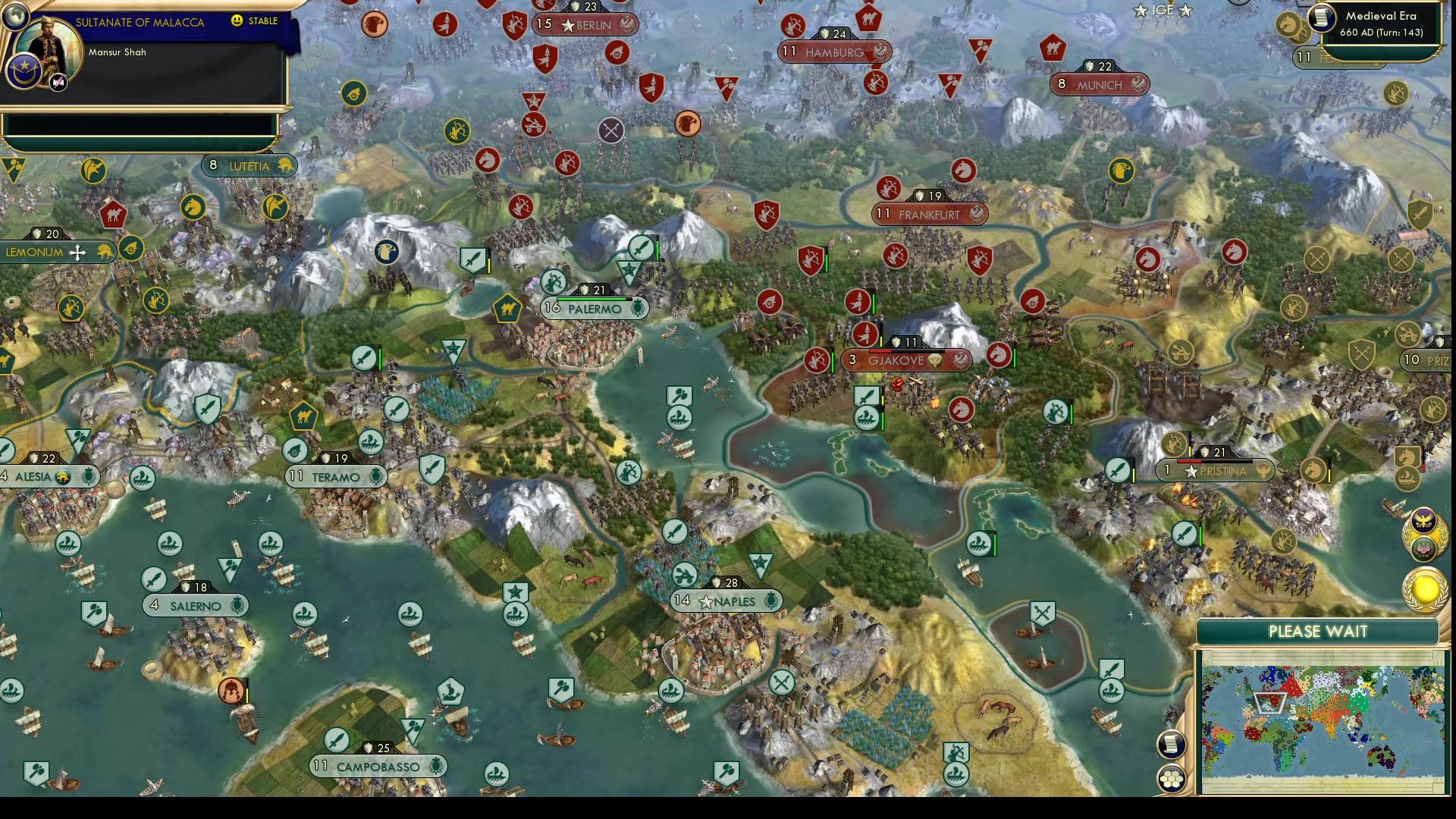Click the second star beside the IGE label
The image size is (1456, 819).
coord(1185,11)
